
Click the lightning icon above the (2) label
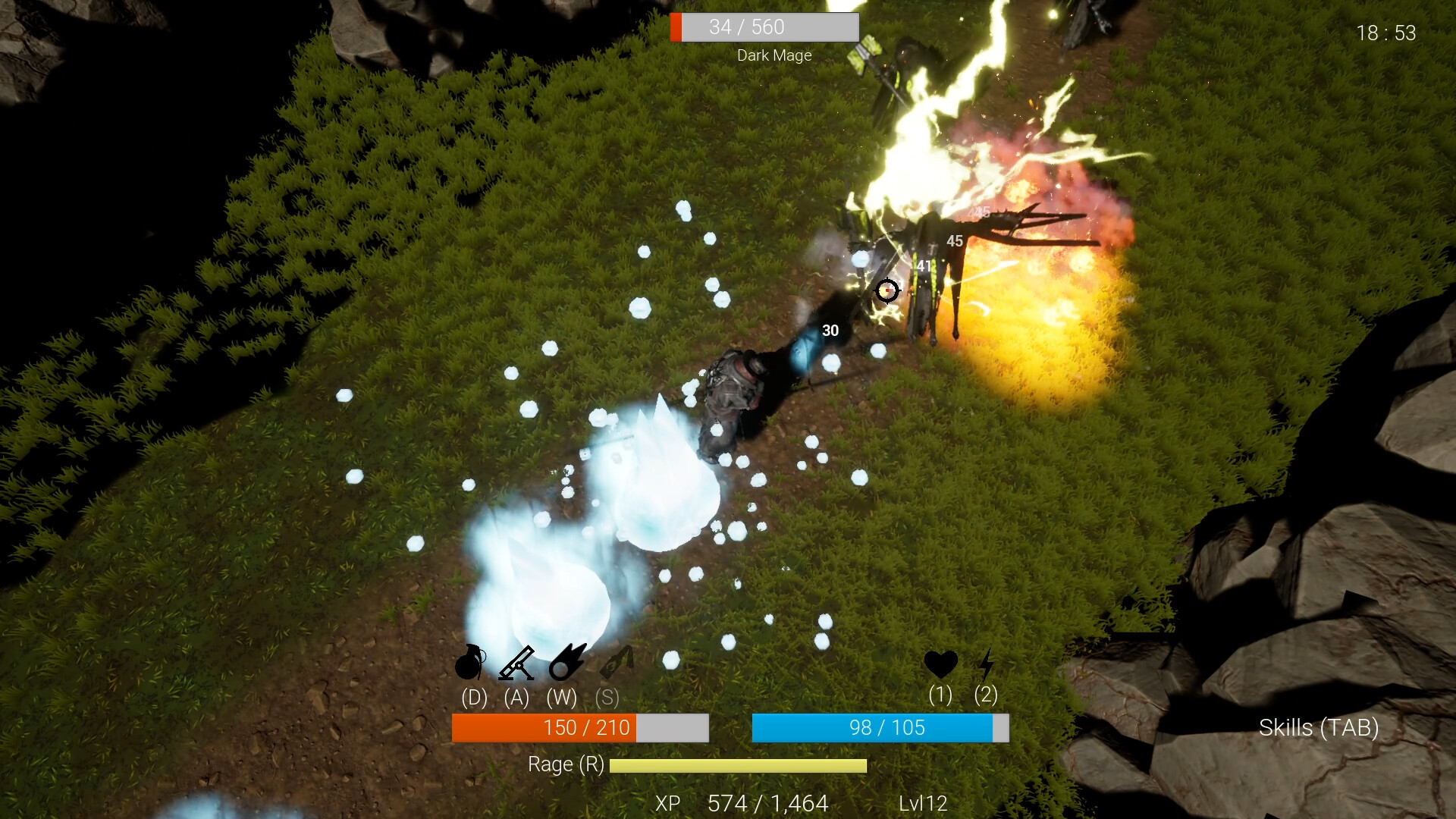coord(986,664)
